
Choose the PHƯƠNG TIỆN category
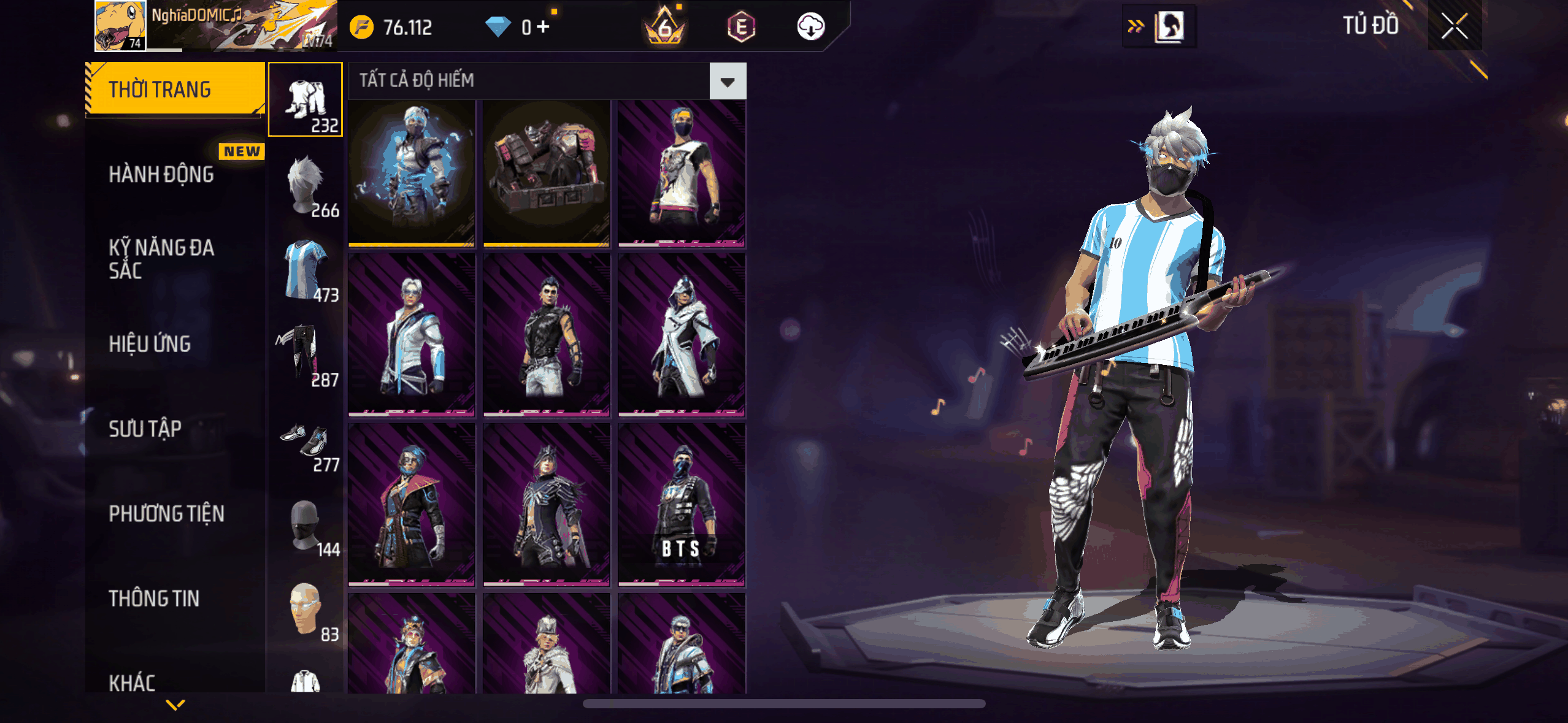coord(166,514)
